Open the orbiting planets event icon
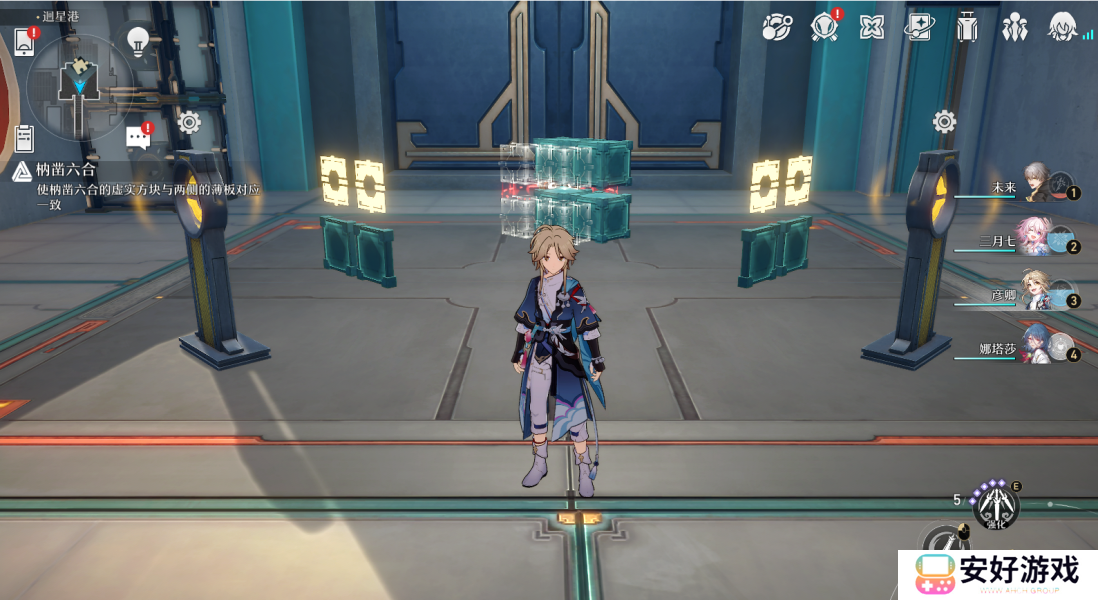This screenshot has height=600, width=1098. point(776,27)
